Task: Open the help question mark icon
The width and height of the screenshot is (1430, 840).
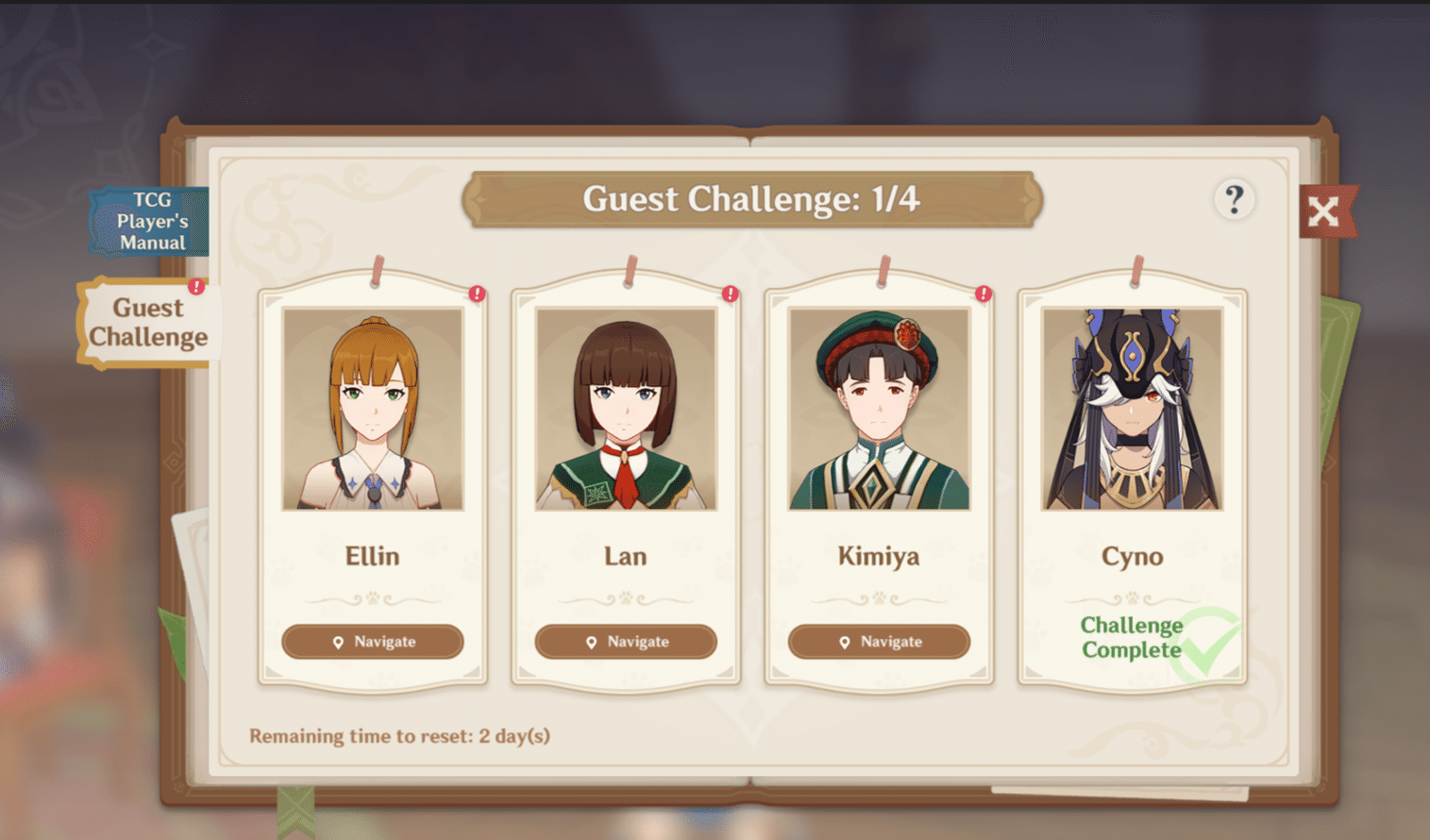Action: coord(1235,200)
